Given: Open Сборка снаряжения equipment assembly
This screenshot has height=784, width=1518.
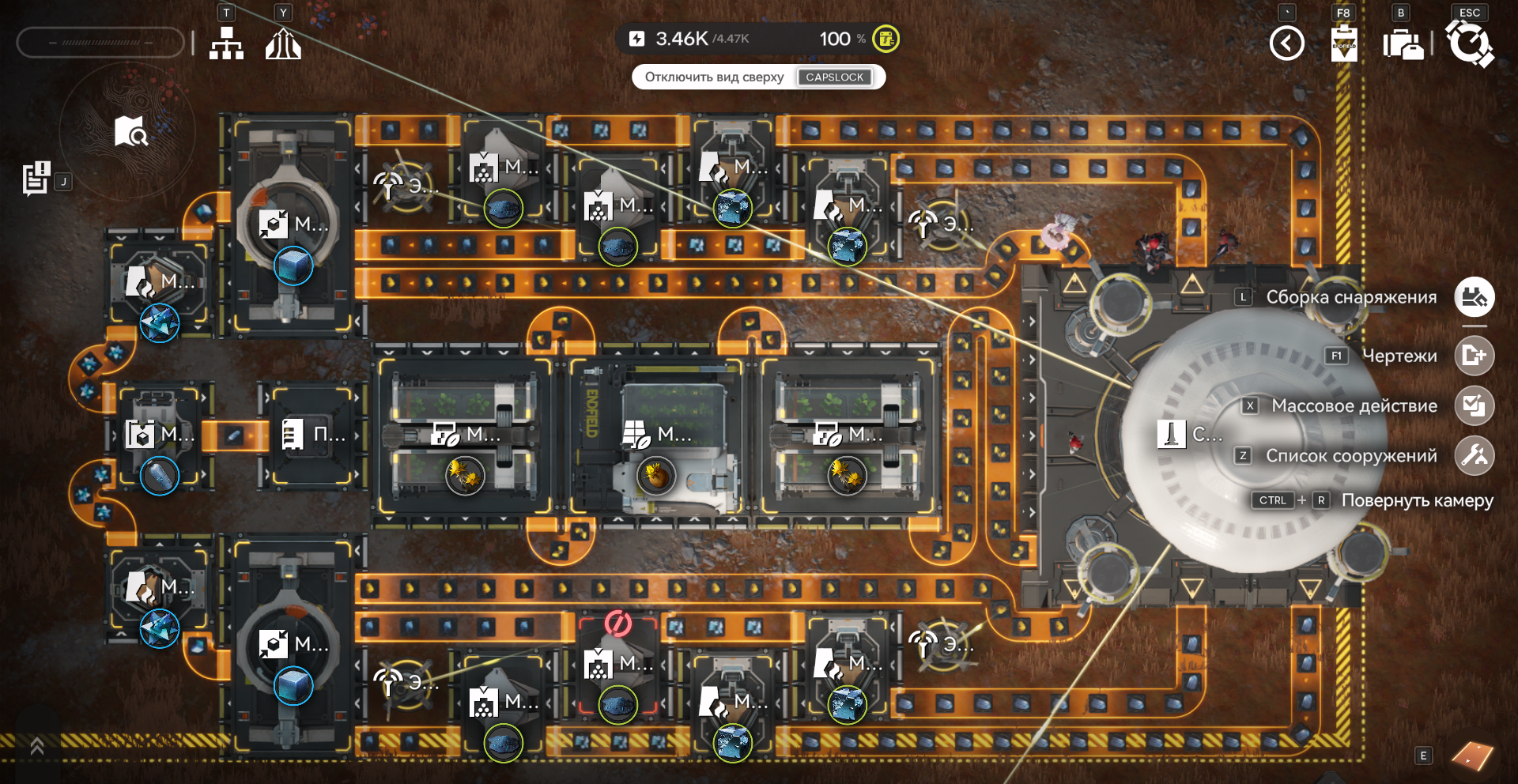Looking at the screenshot, I should click(1474, 297).
